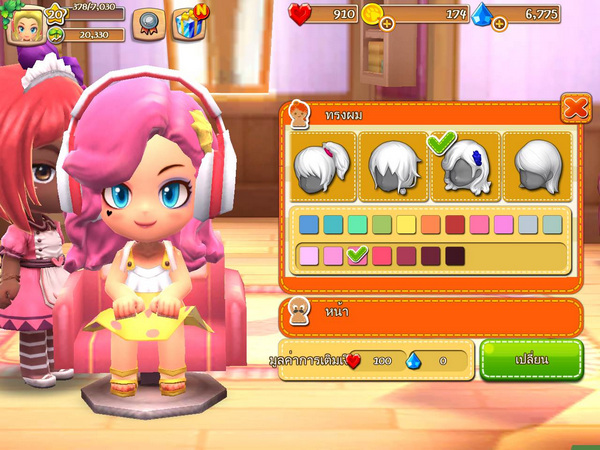
Task: Open the gift box with N badge
Action: tap(188, 24)
